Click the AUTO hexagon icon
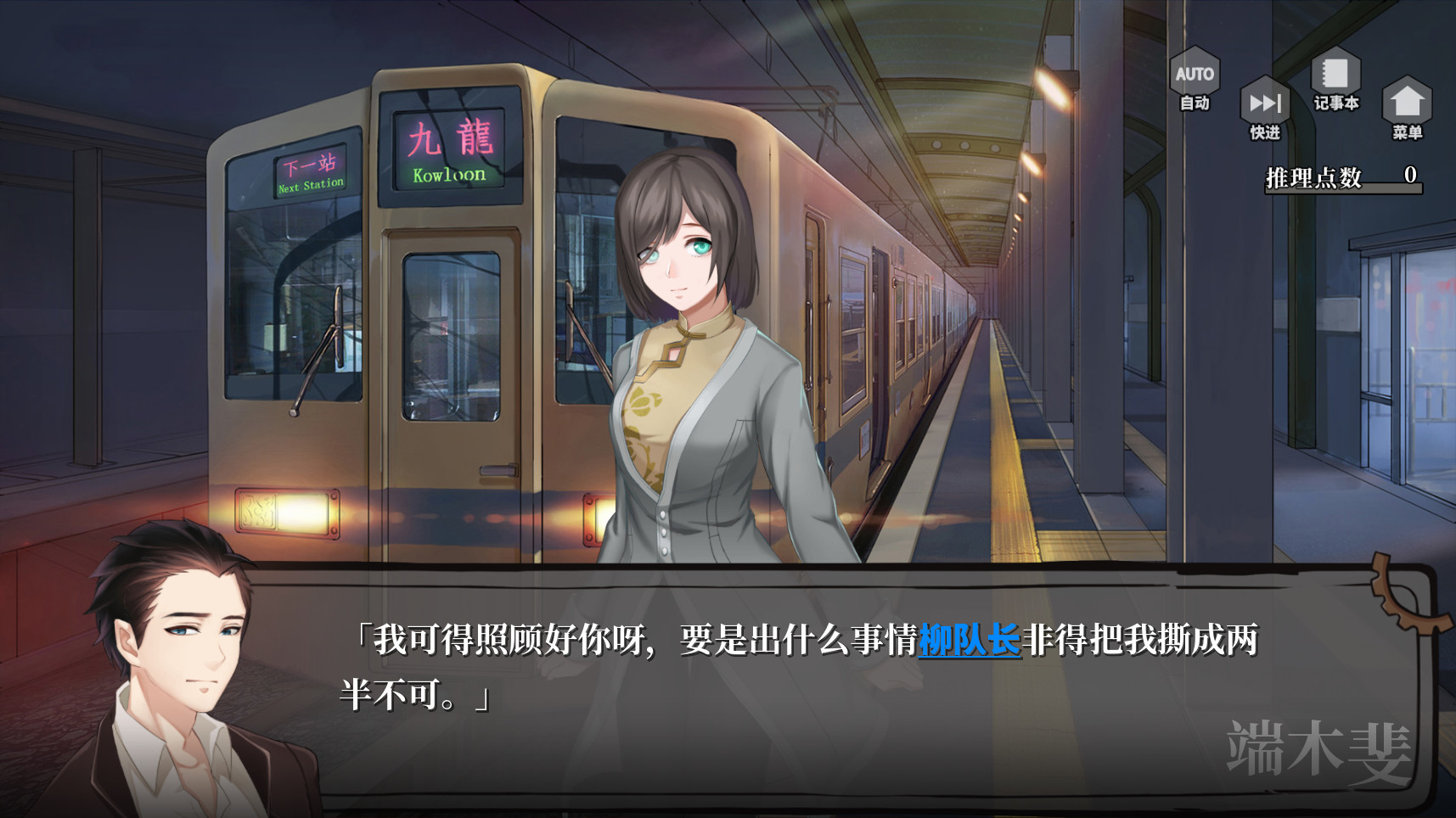This screenshot has width=1456, height=818. (x=1195, y=72)
